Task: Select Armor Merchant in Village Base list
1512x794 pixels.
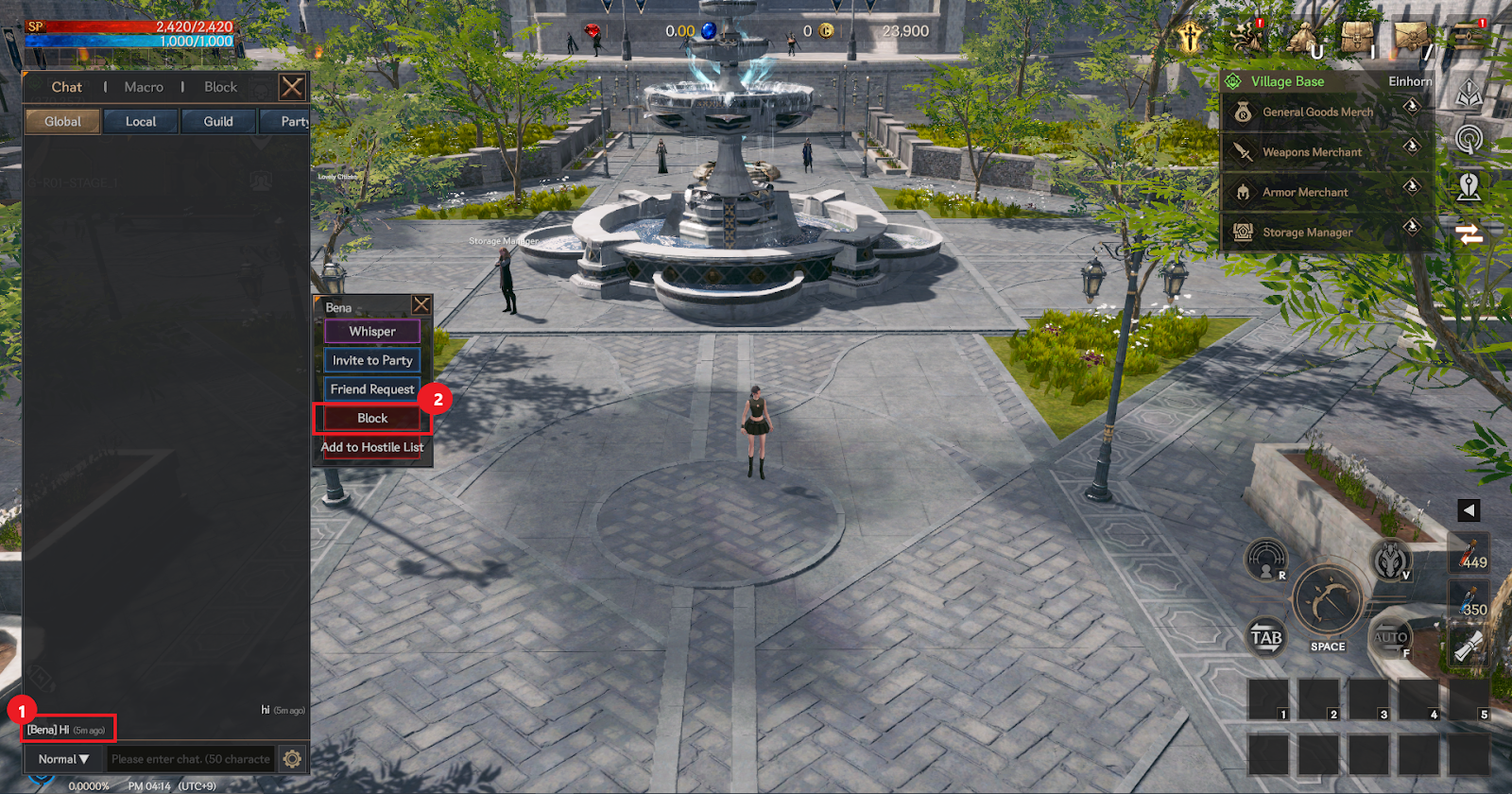Action: pos(1305,193)
